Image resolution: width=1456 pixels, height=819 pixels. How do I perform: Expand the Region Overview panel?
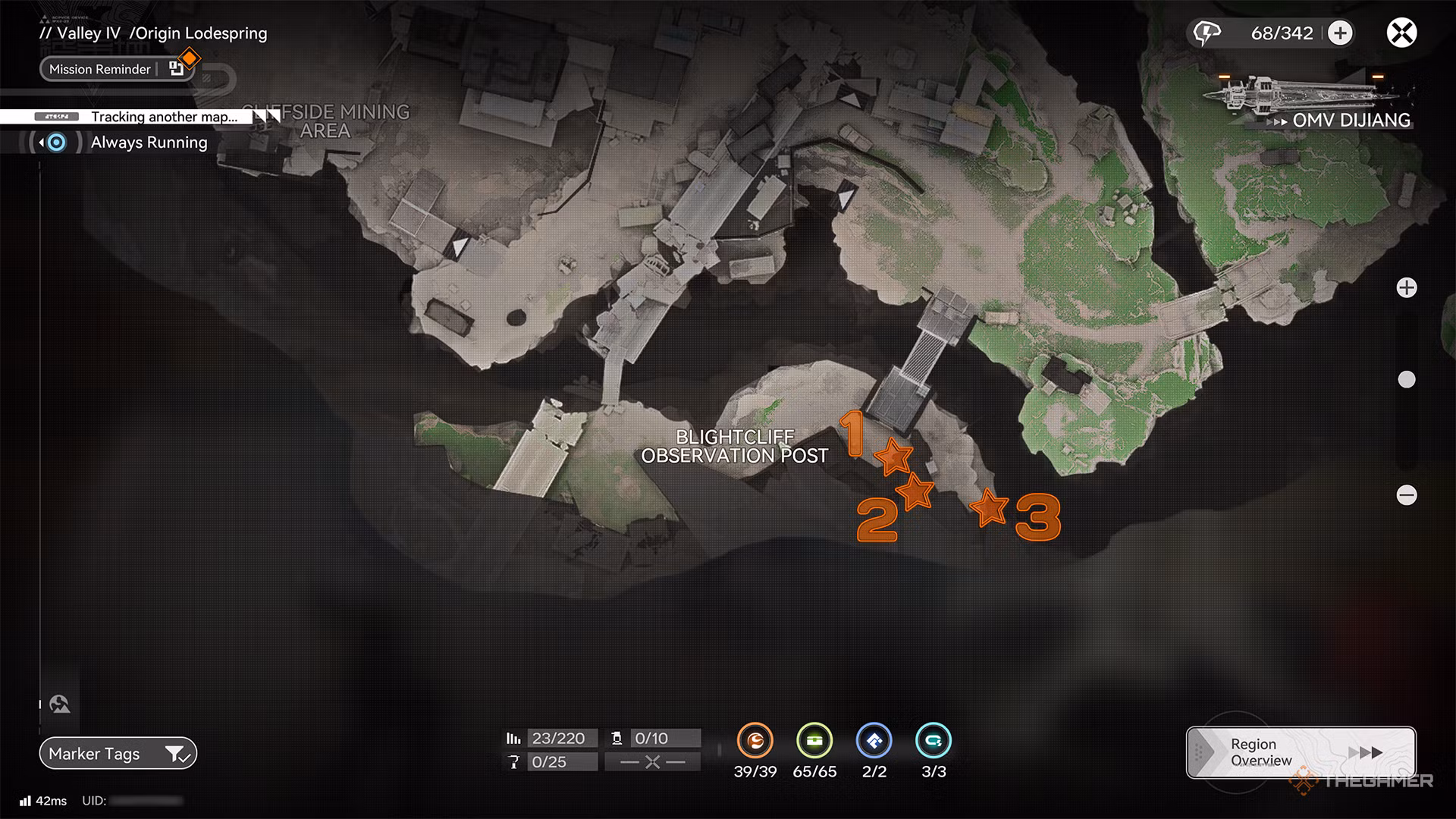(1299, 752)
